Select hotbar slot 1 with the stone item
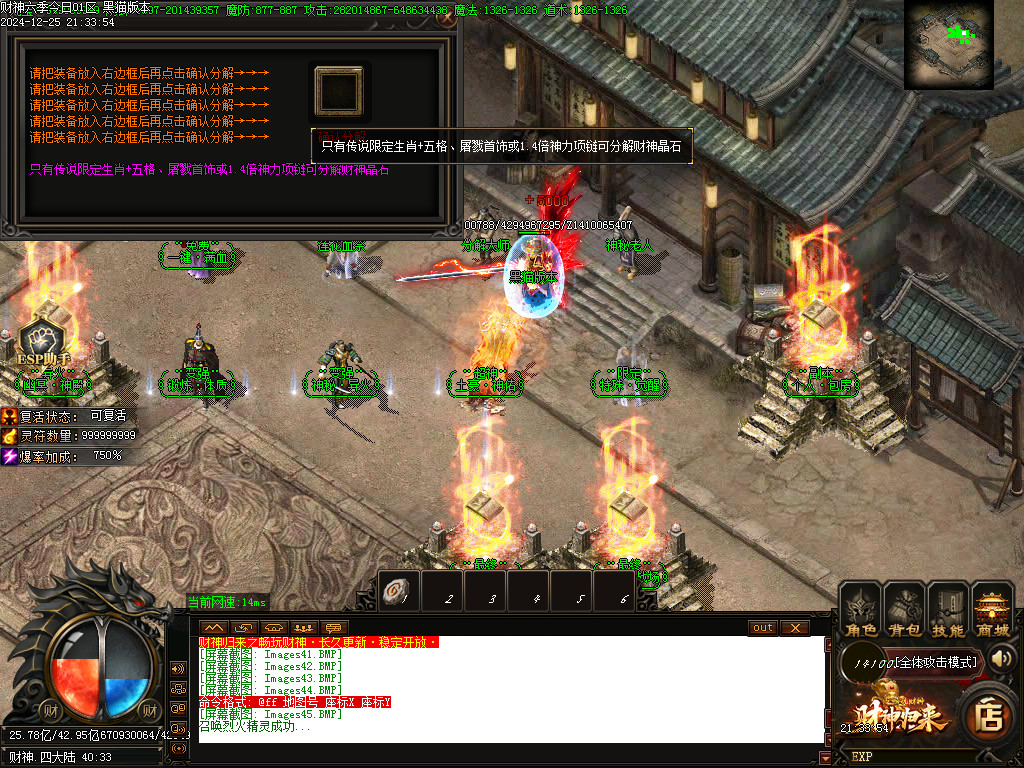 399,592
